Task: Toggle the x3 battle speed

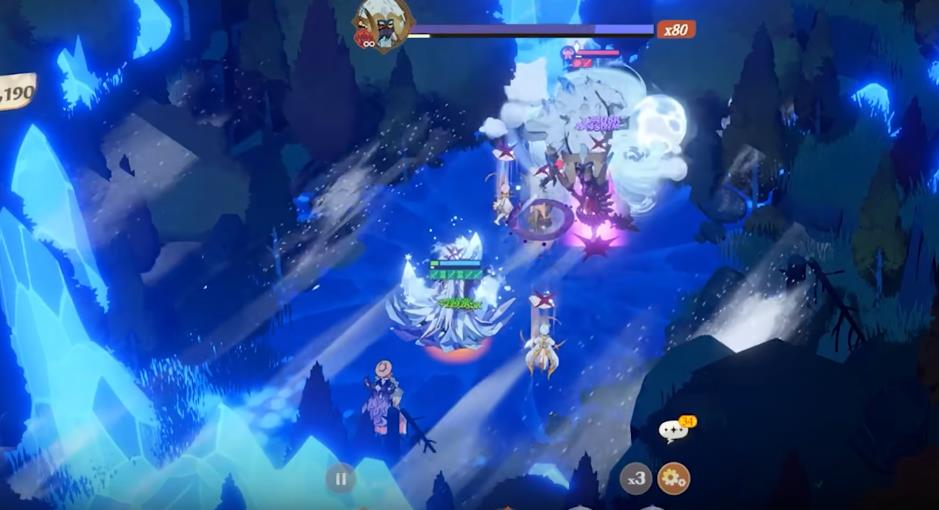Action: pyautogui.click(x=636, y=479)
